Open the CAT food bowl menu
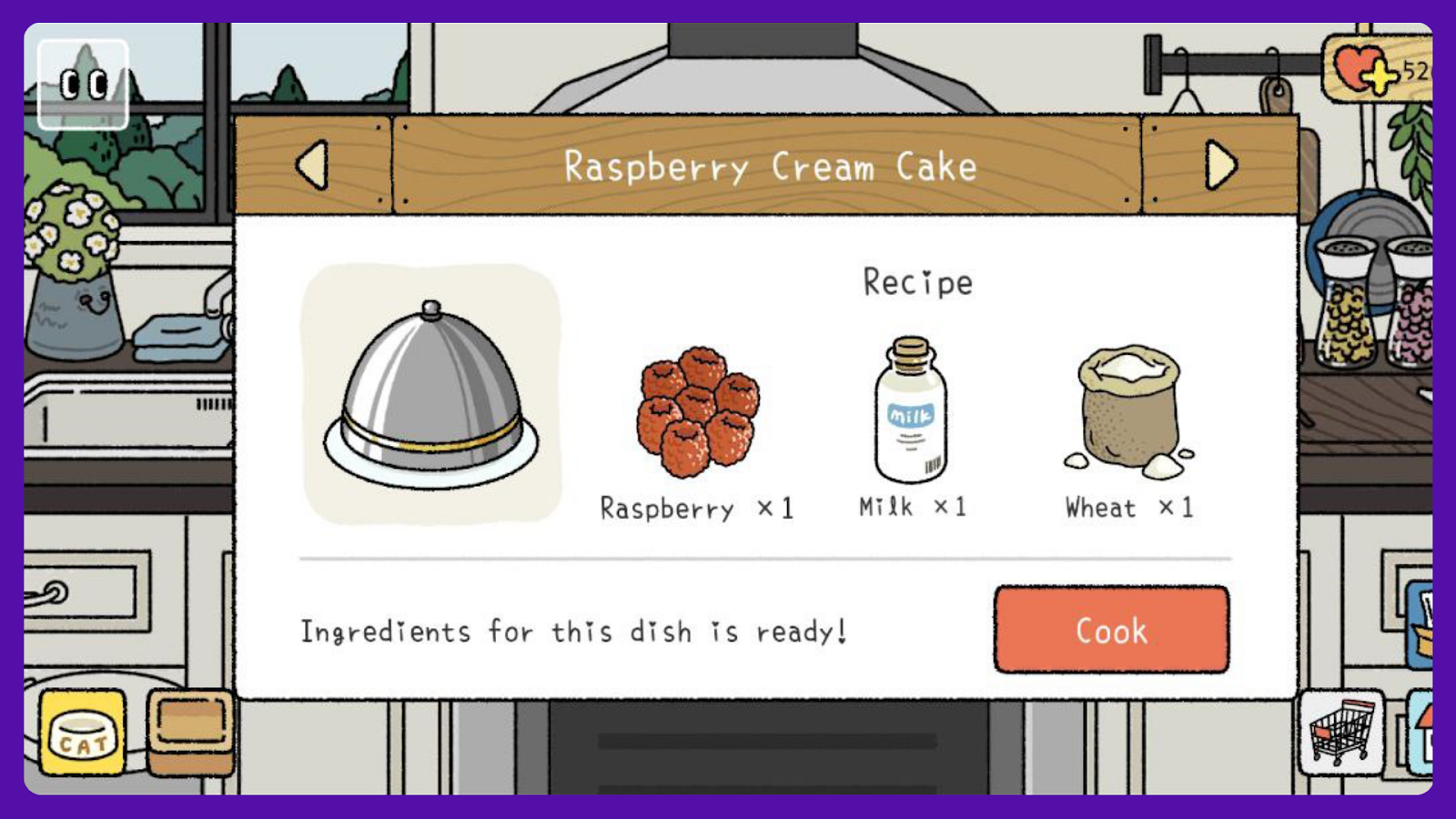The height and width of the screenshot is (819, 1456). [83, 733]
